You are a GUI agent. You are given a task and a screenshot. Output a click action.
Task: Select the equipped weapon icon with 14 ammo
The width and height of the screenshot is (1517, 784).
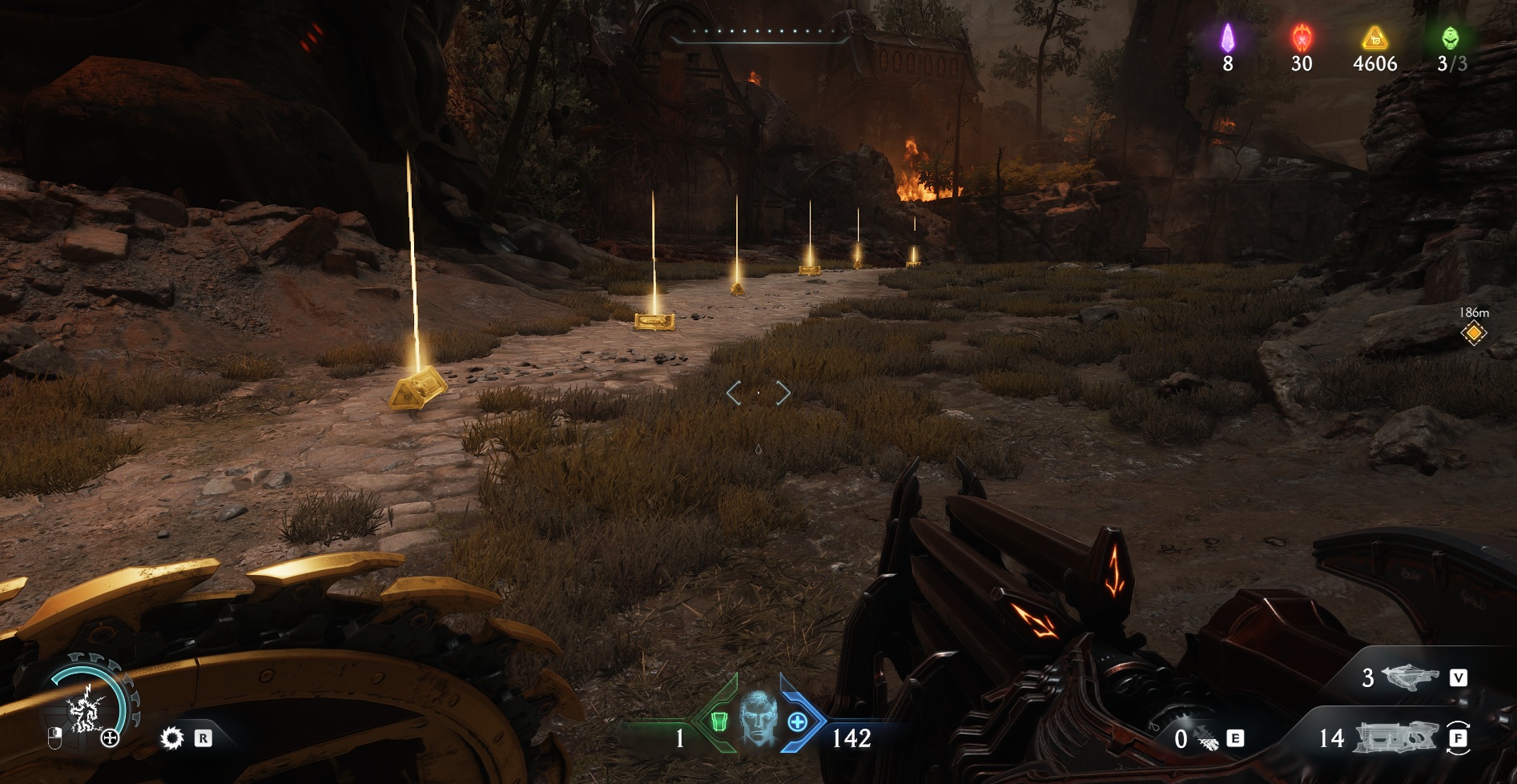click(1395, 738)
